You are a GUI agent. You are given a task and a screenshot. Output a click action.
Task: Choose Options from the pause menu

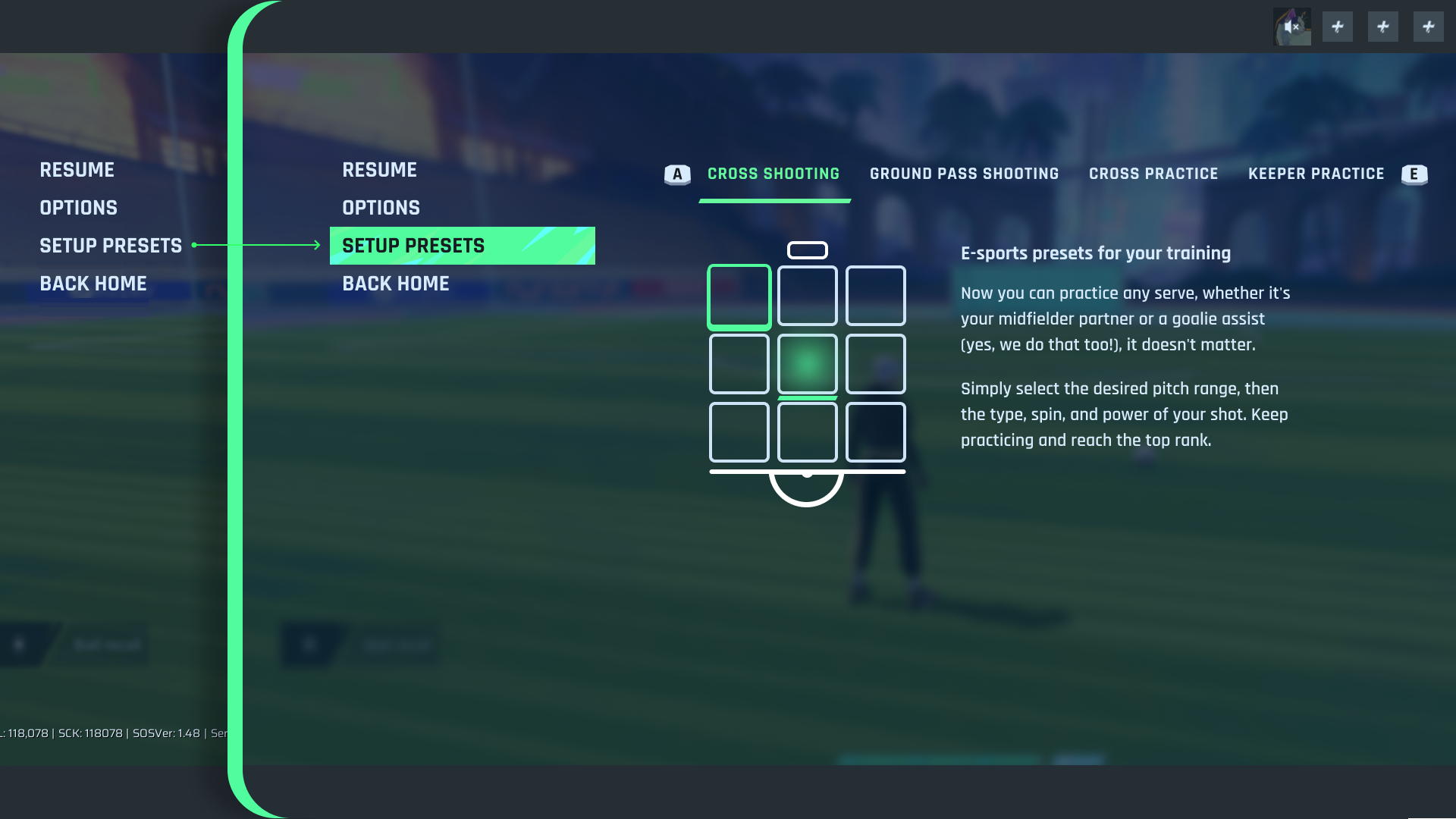click(381, 207)
